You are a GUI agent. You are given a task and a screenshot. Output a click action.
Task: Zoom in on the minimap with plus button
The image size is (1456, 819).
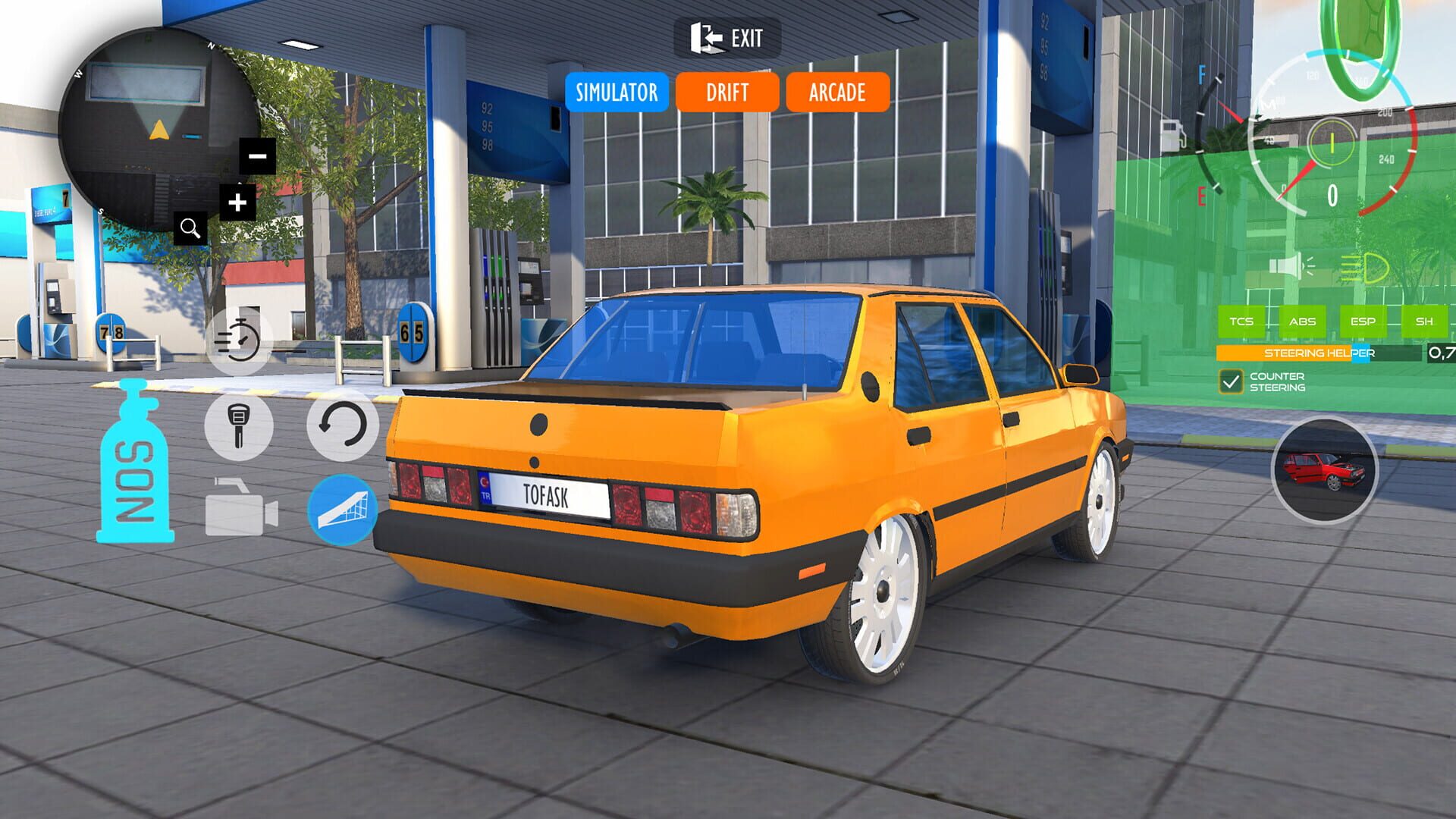tap(237, 202)
